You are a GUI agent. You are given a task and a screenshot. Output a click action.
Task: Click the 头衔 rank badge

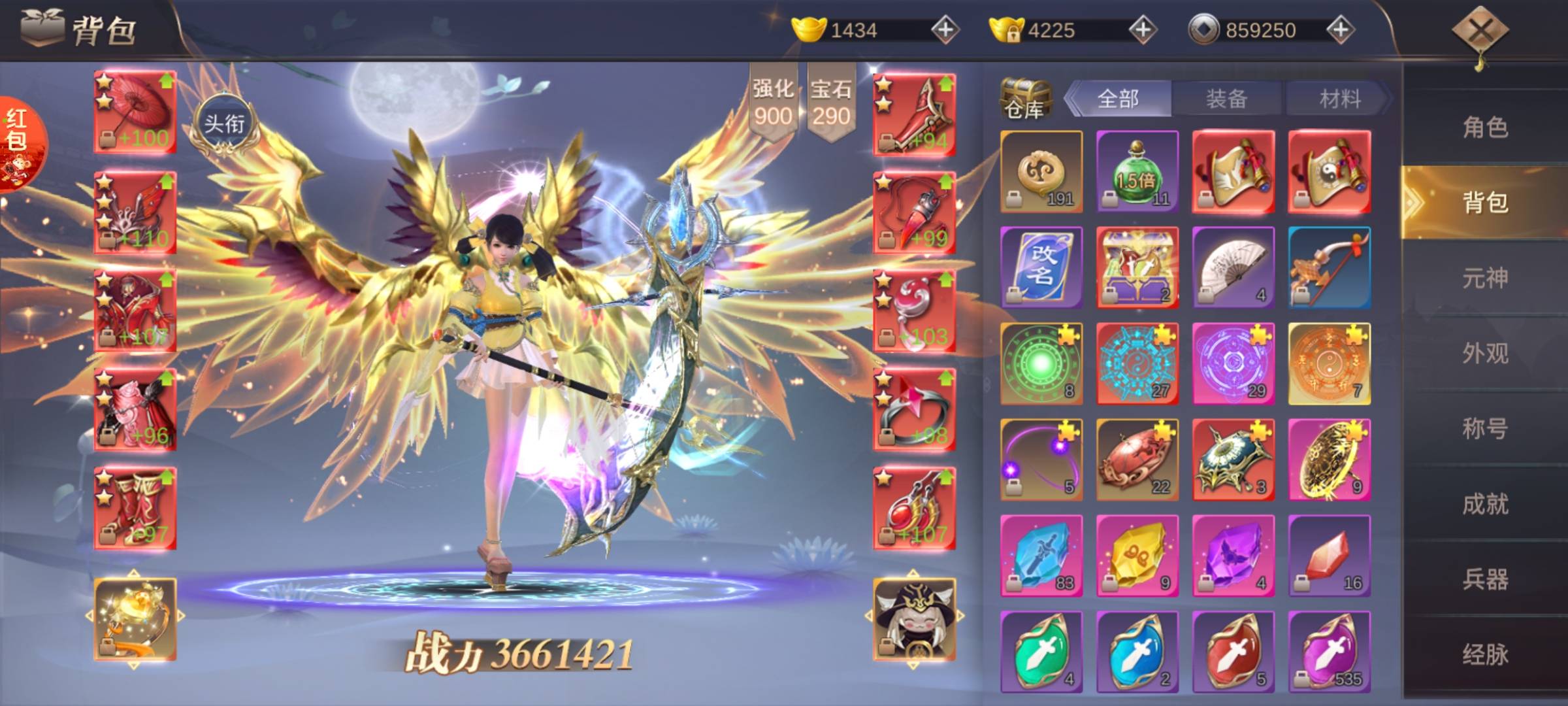click(x=224, y=124)
